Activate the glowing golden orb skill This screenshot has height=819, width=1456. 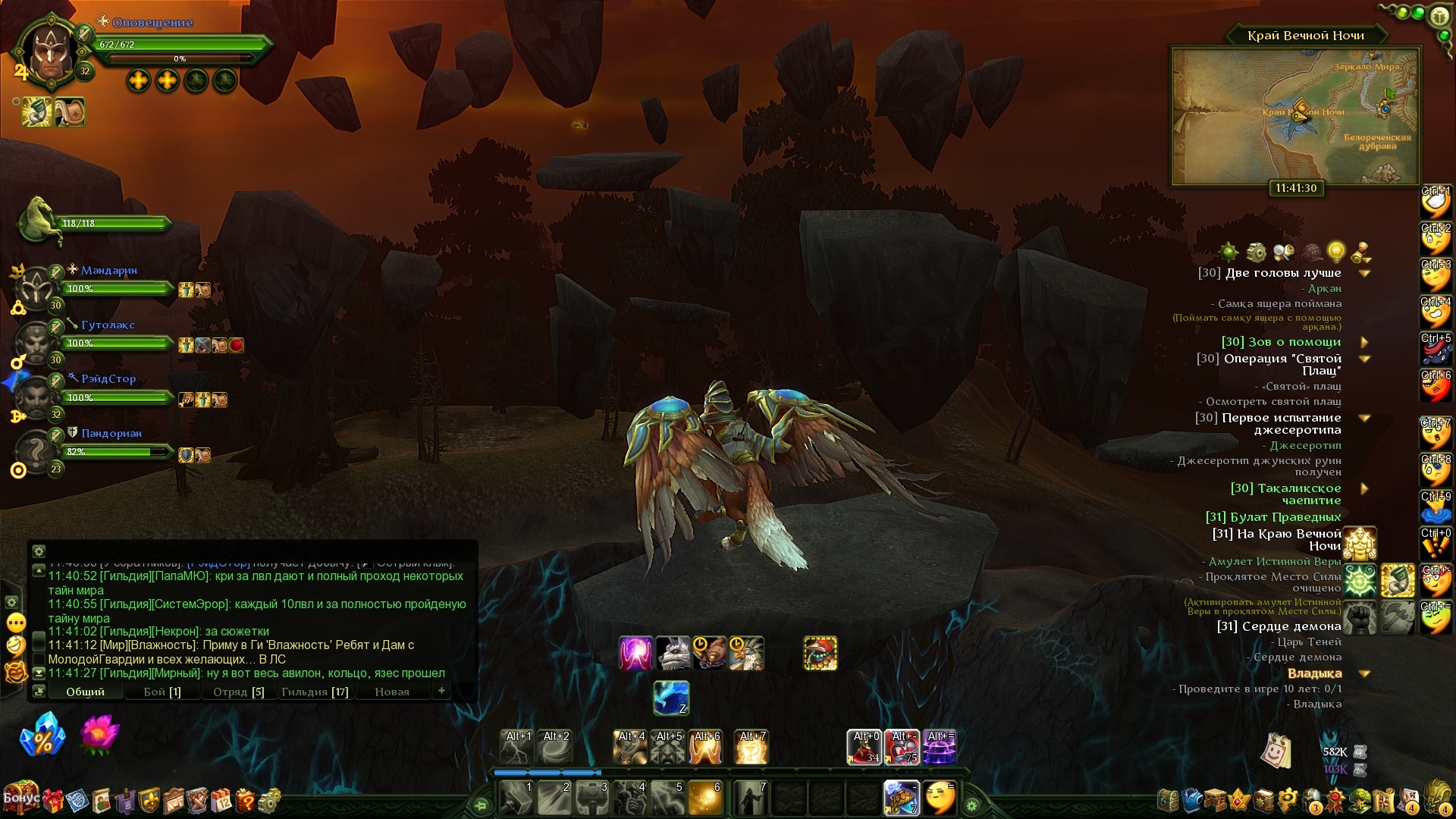(704, 798)
